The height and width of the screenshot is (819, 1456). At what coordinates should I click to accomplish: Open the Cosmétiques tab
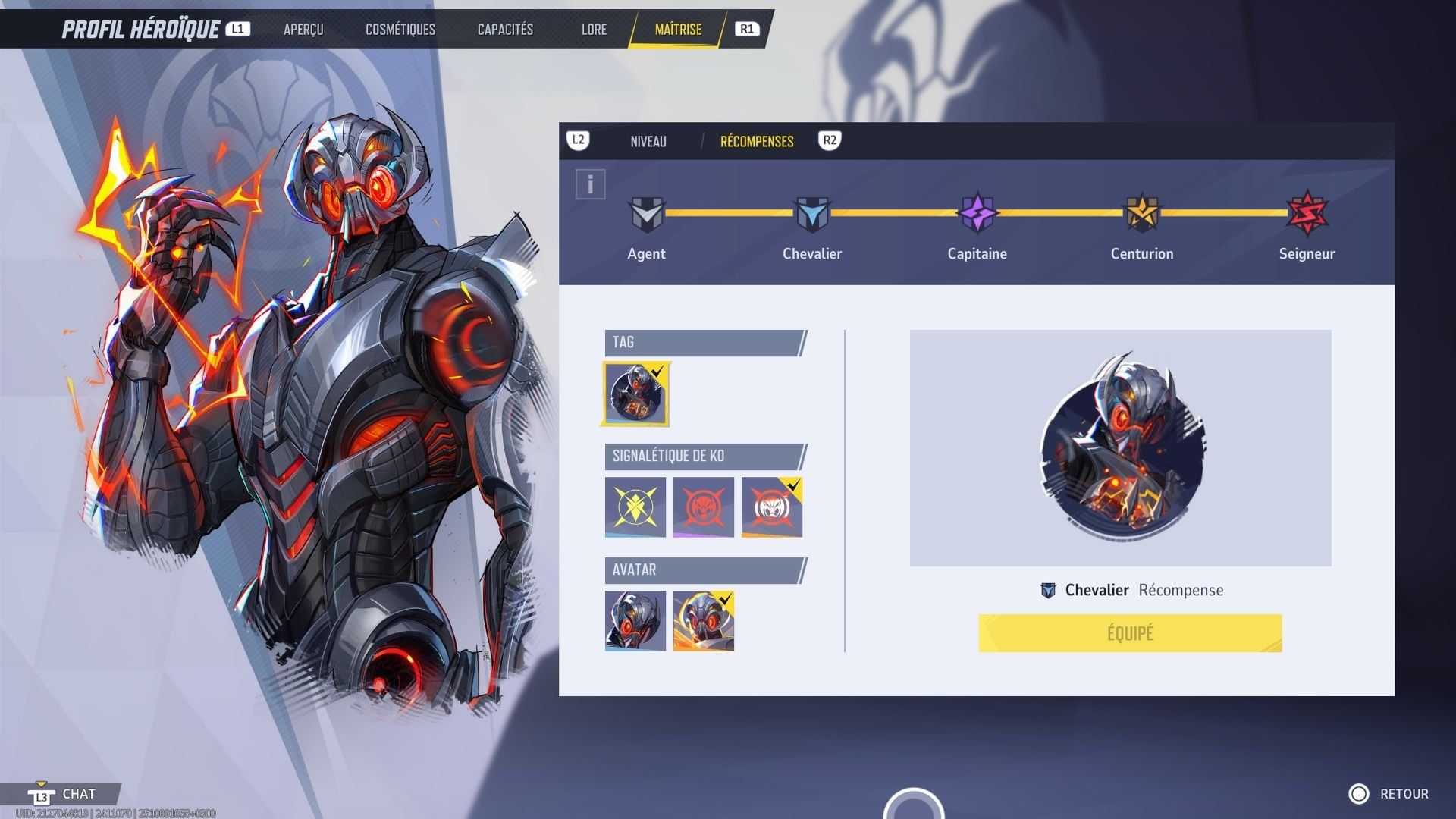pos(400,30)
